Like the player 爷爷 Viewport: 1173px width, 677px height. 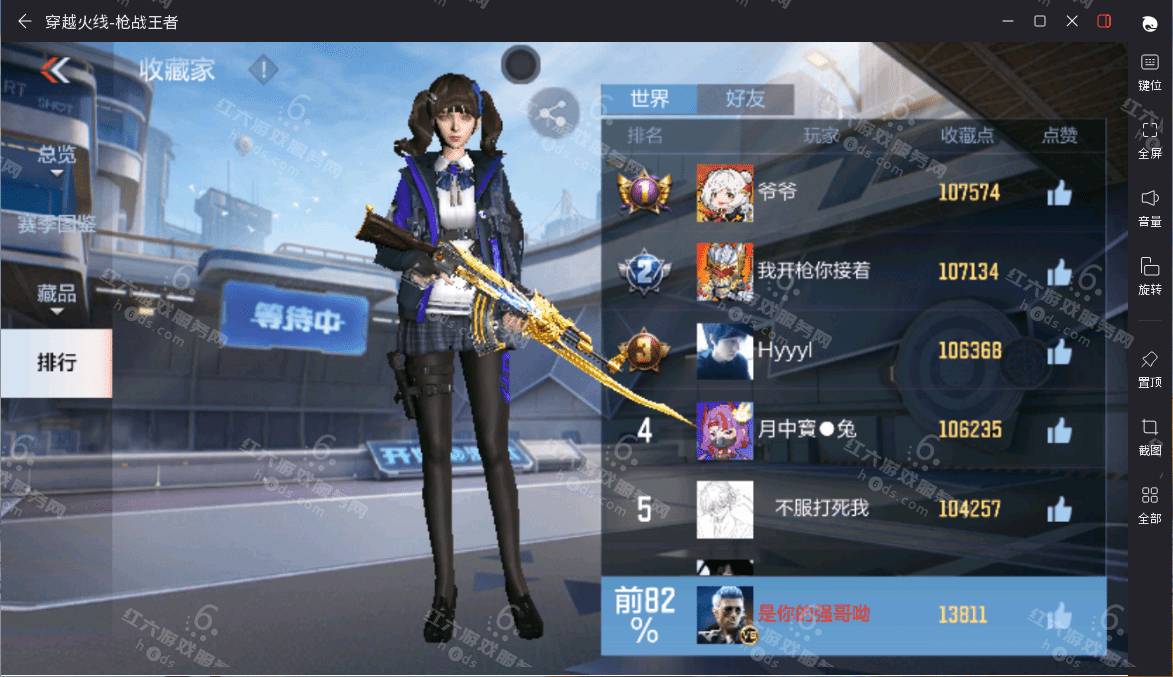[x=1059, y=194]
